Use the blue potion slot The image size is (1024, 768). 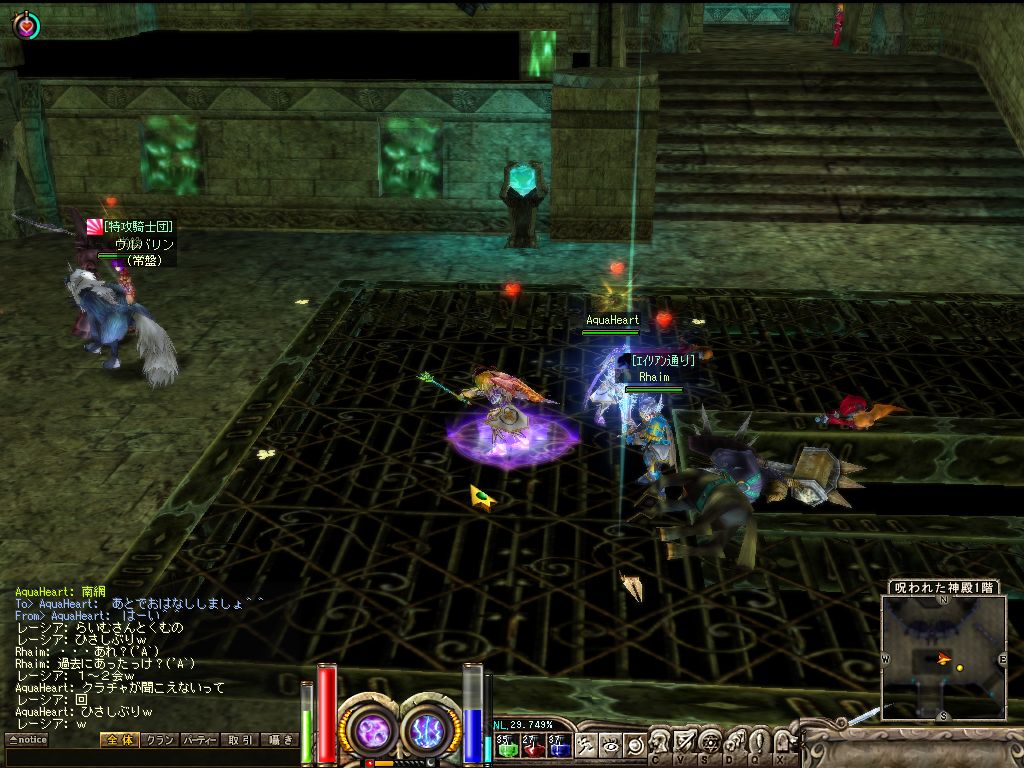(x=558, y=745)
